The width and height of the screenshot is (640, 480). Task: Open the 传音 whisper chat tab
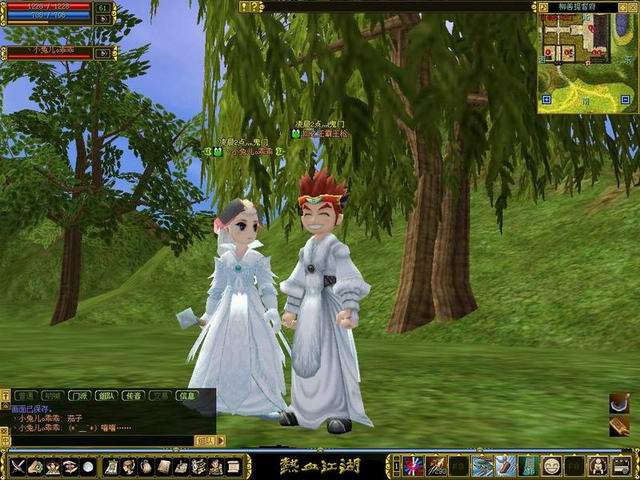tap(133, 396)
